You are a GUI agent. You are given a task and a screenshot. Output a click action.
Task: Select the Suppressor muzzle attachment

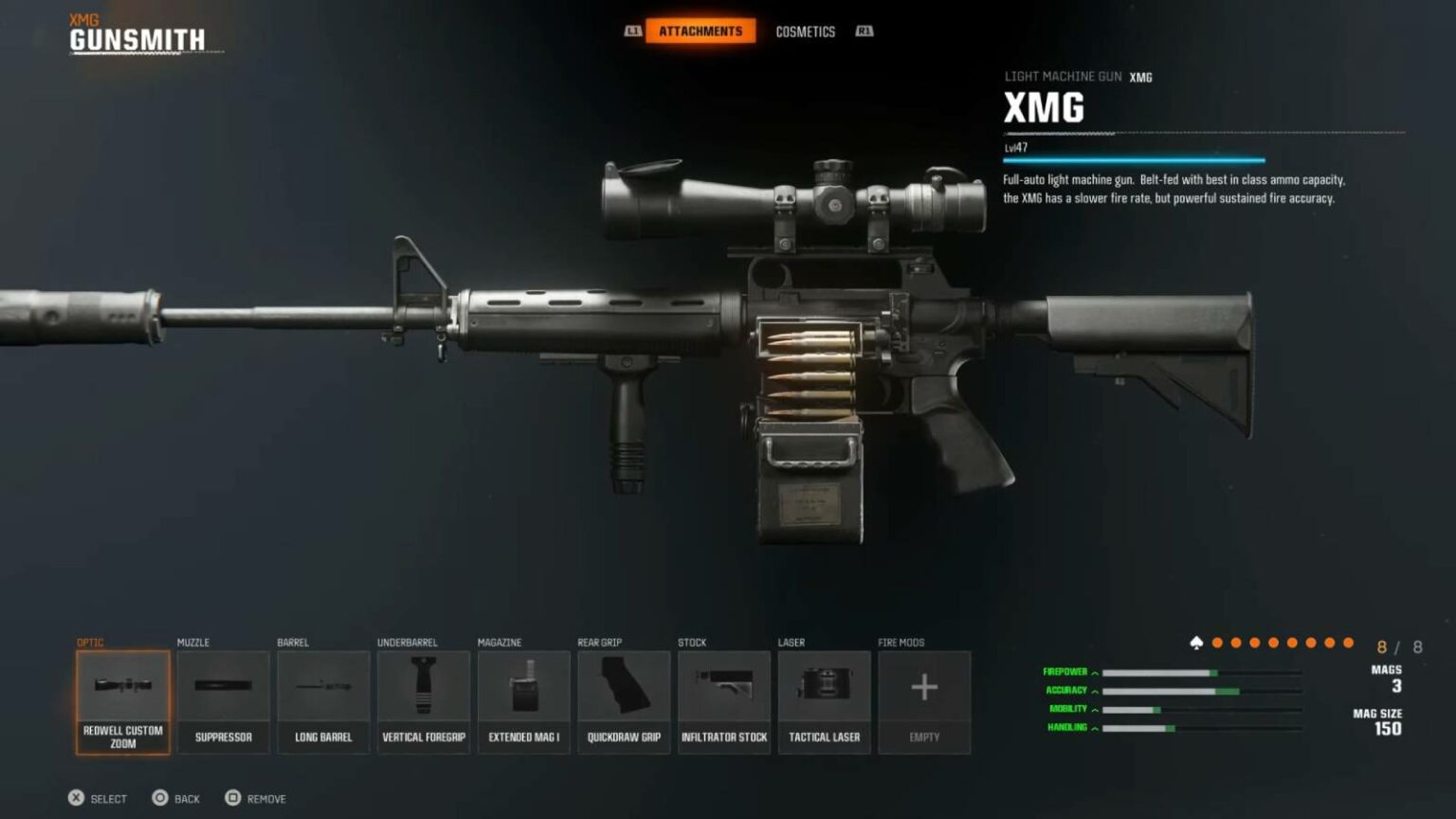222,701
